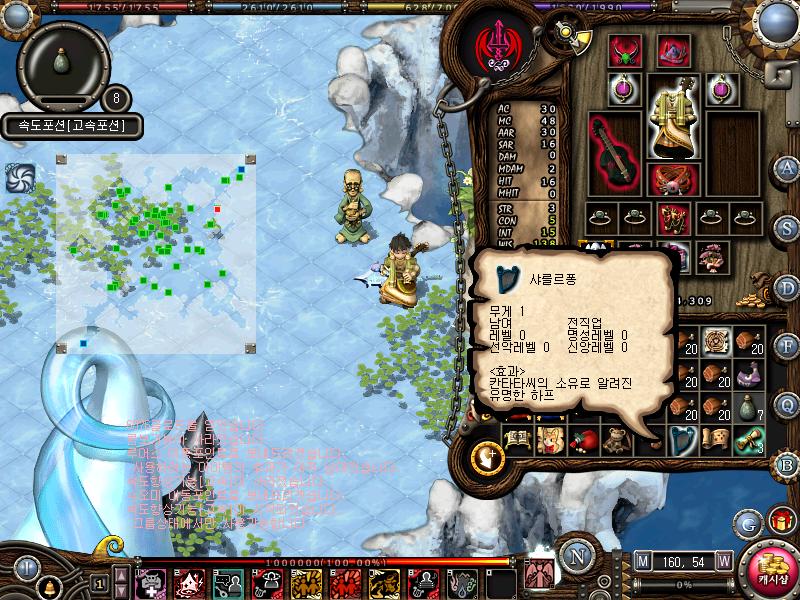Select the equipped guitar weapon slot
The height and width of the screenshot is (600, 800).
(613, 153)
